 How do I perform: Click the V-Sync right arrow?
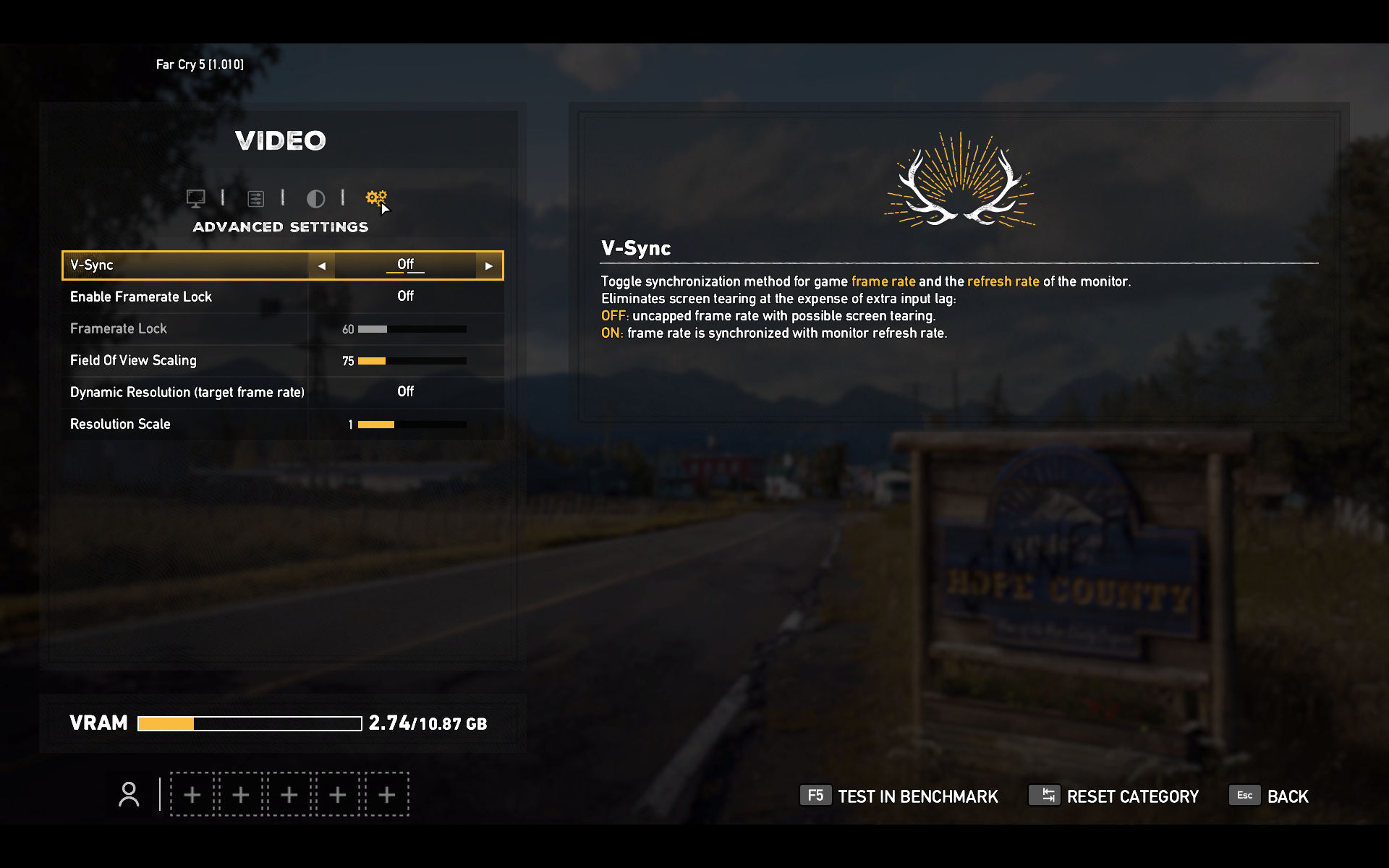click(489, 266)
